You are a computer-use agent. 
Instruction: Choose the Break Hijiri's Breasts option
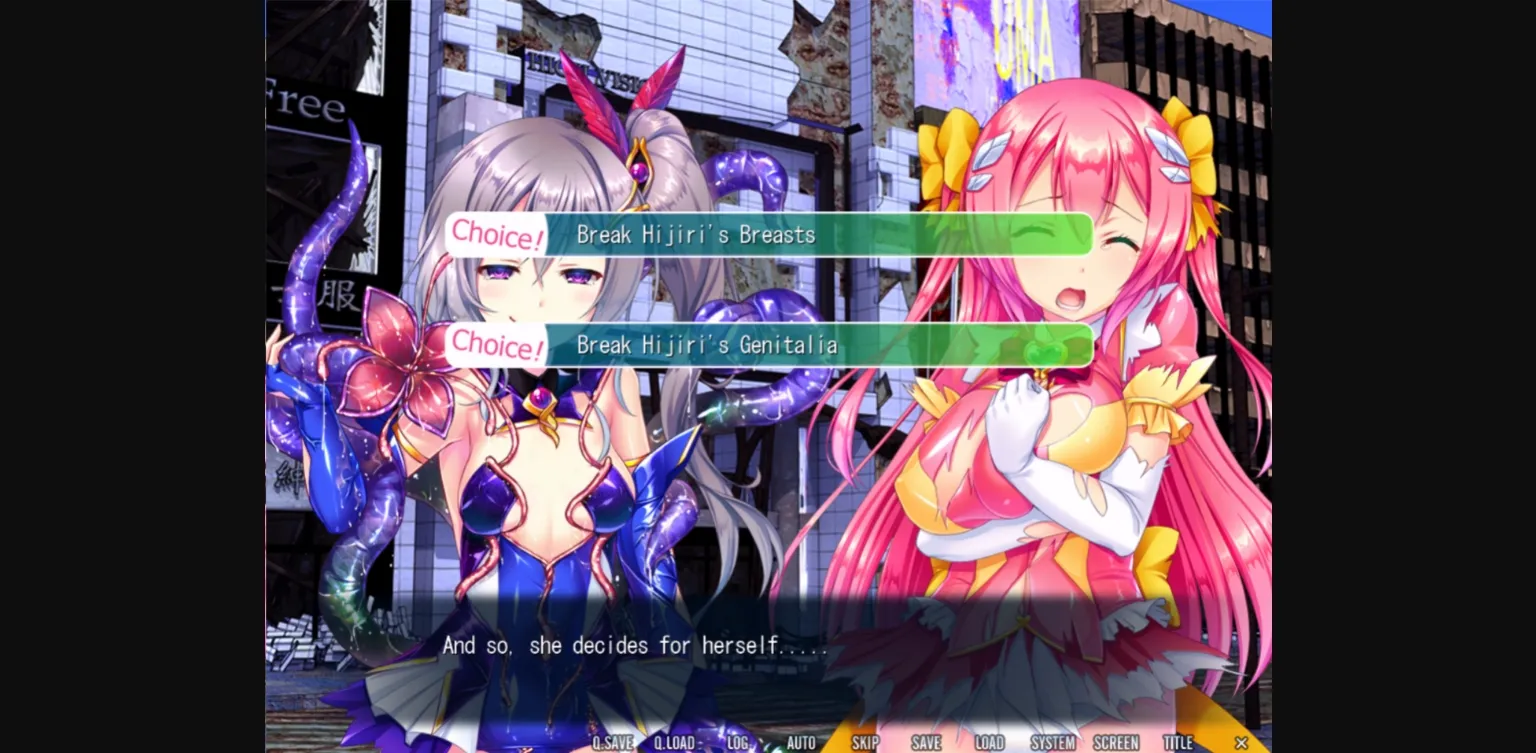(x=770, y=234)
